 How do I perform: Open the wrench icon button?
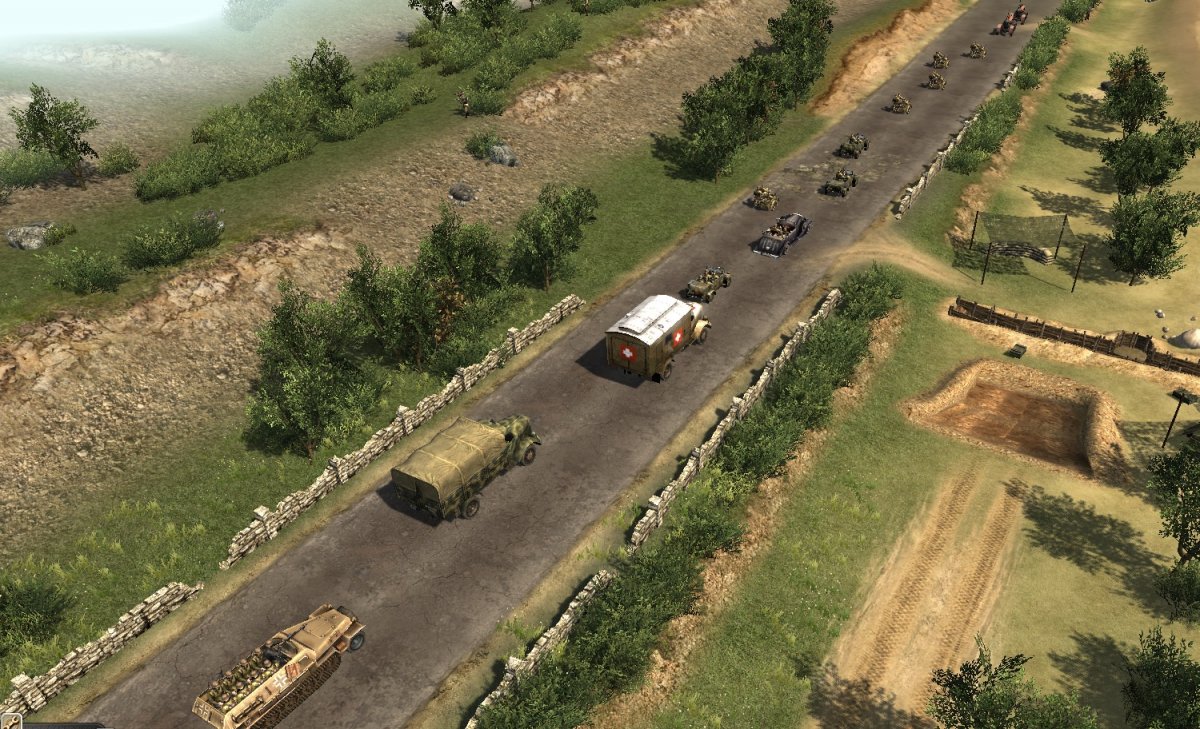tap(10, 721)
